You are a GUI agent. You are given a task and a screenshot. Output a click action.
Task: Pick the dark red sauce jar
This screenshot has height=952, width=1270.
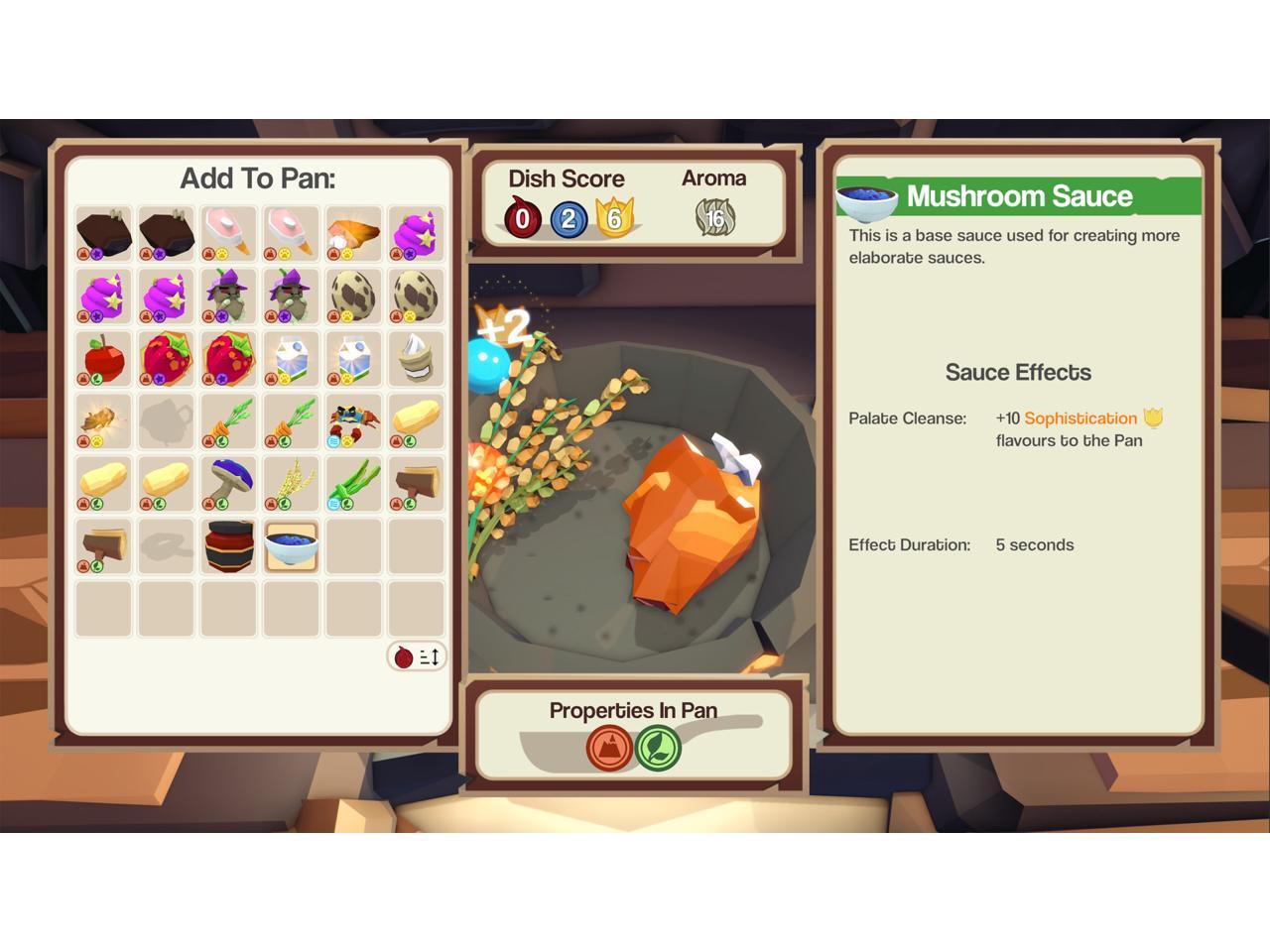(228, 545)
